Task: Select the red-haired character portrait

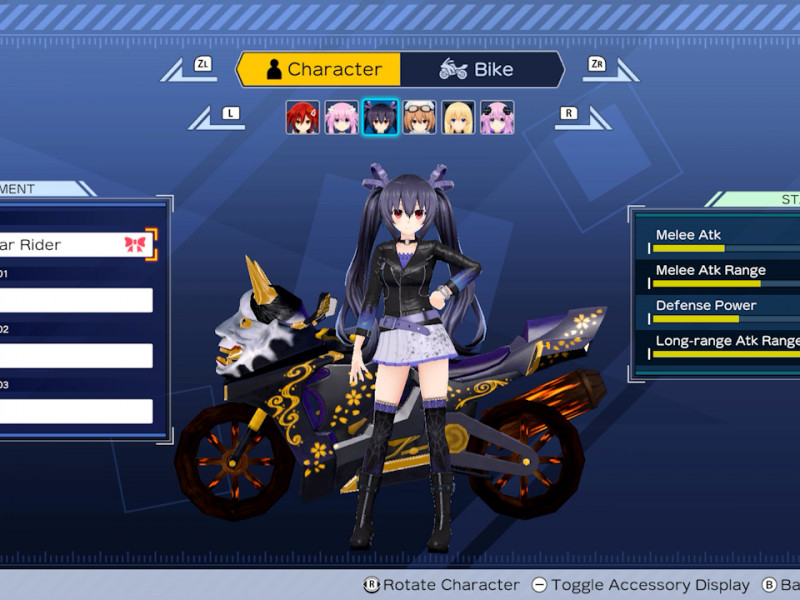Action: coord(302,117)
